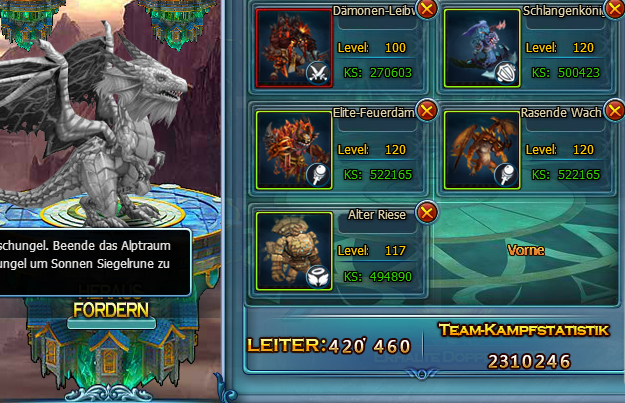Viewport: 625px width, 403px height.
Task: Select the Schlangenkönig unit portrait
Action: click(x=481, y=46)
